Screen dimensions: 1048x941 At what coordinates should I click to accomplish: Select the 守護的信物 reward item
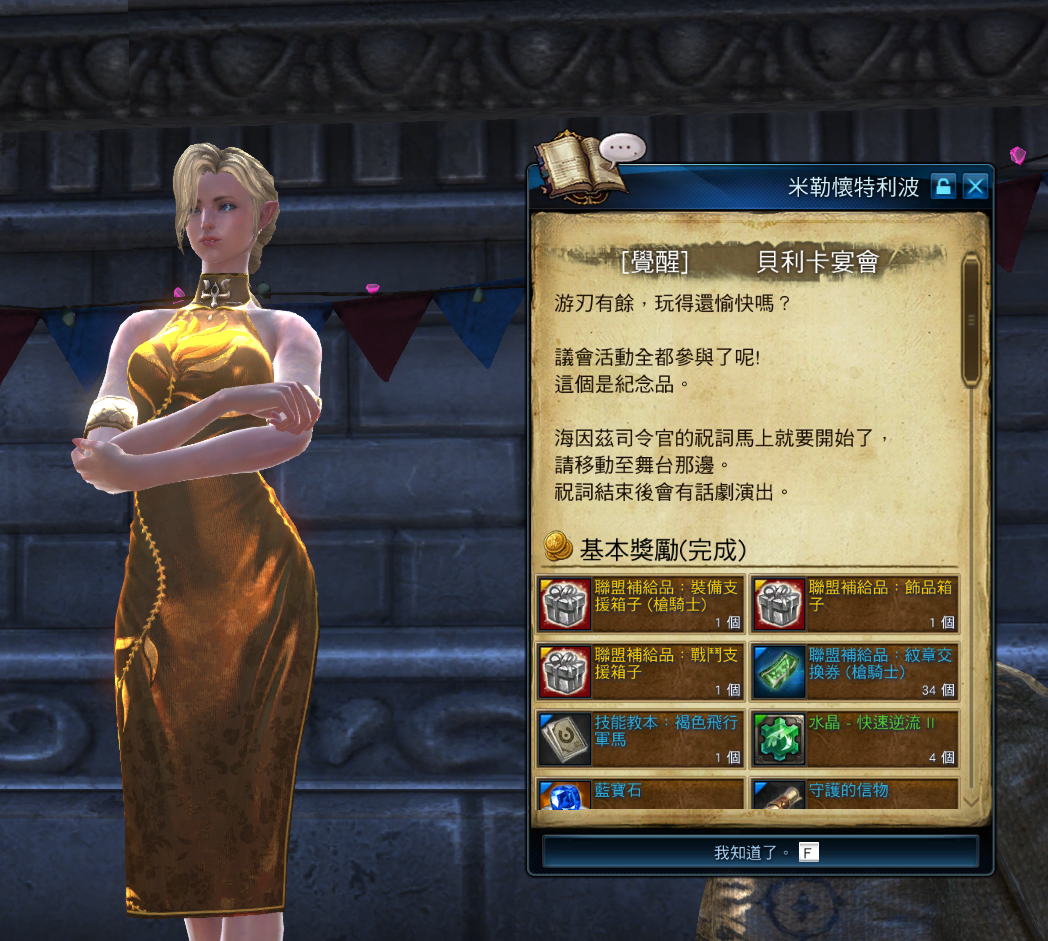pyautogui.click(x=854, y=794)
